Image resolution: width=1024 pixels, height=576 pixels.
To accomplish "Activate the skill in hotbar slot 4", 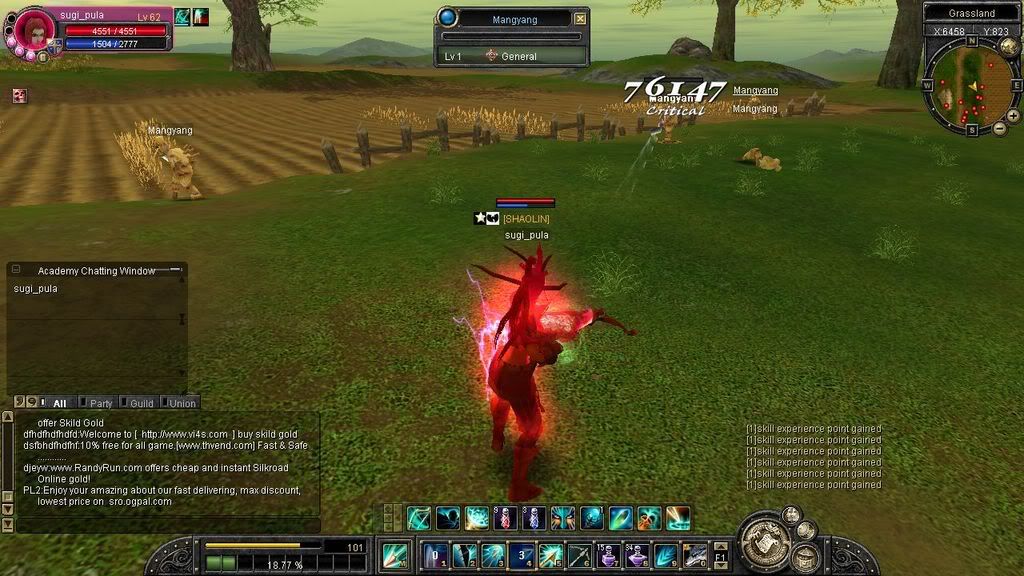I will tap(521, 555).
